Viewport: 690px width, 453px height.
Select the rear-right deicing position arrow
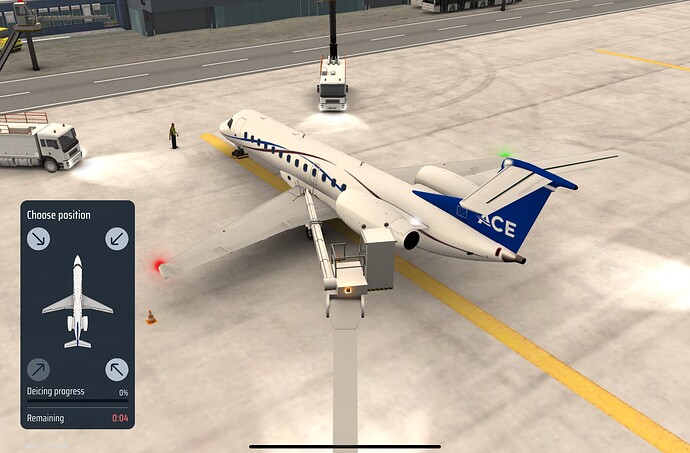(x=117, y=369)
